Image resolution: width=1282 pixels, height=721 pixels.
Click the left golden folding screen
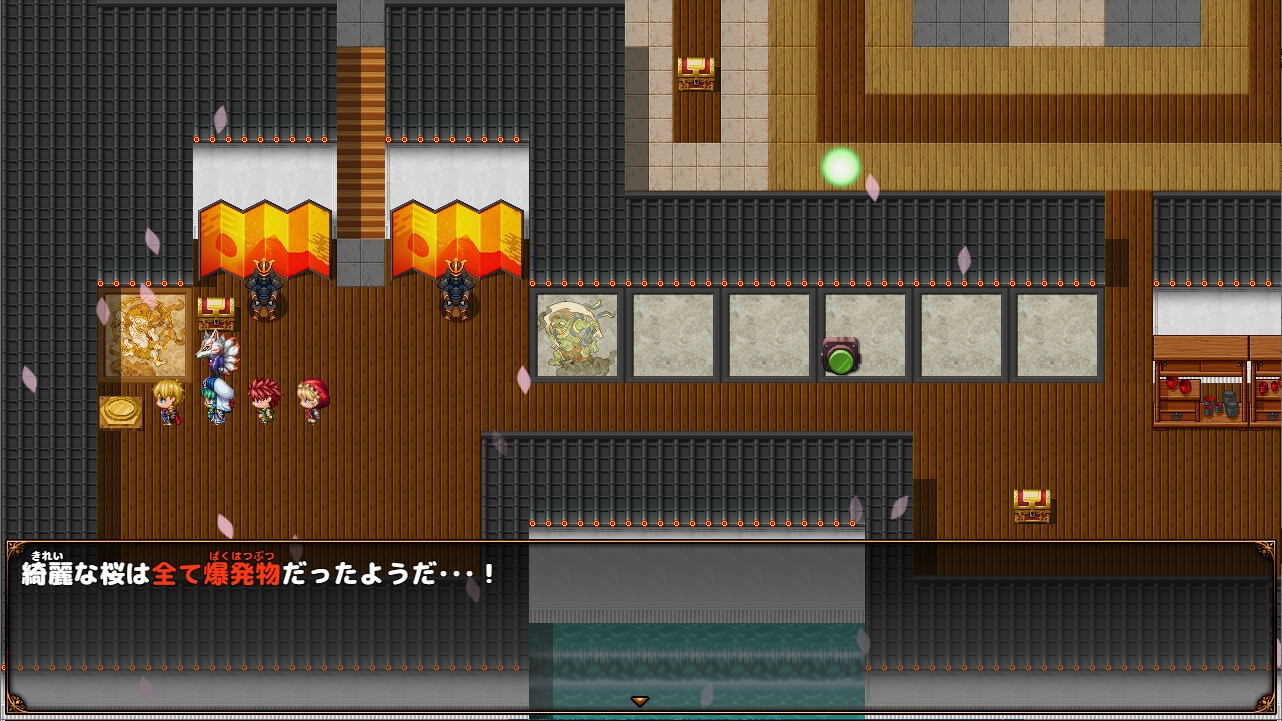(x=262, y=240)
